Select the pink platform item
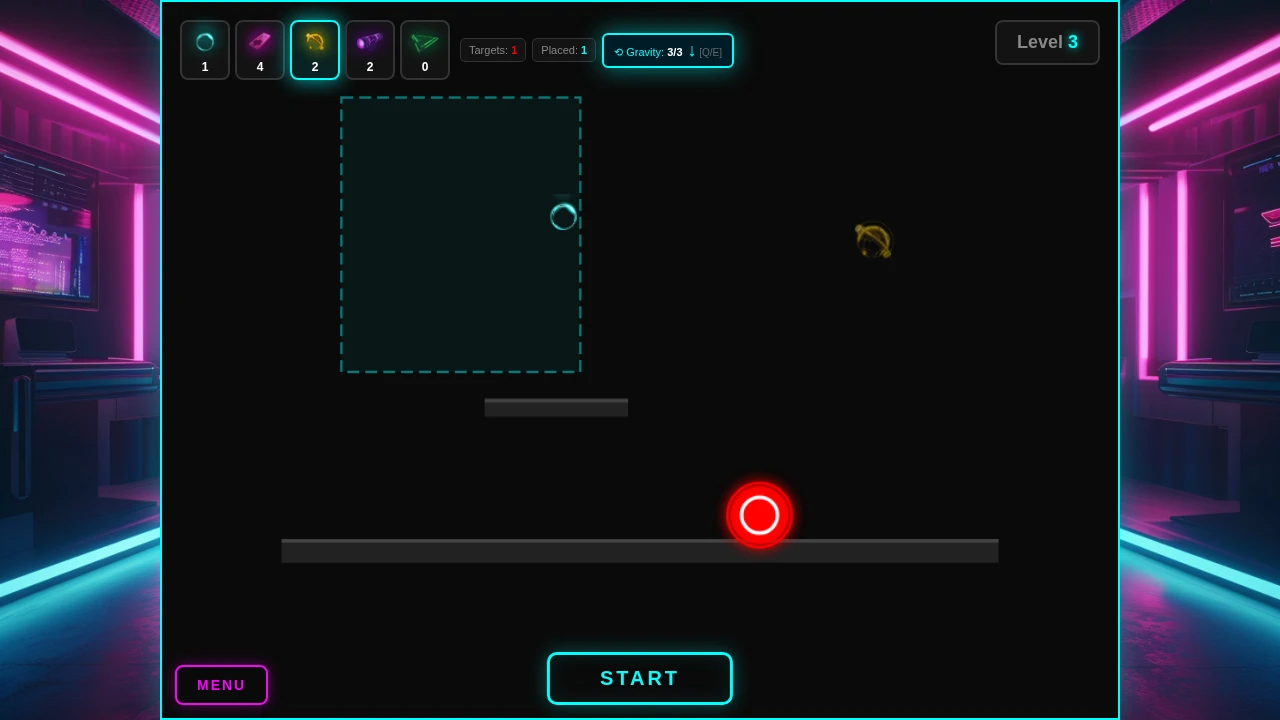Screen dimensions: 1280x720 260,50
